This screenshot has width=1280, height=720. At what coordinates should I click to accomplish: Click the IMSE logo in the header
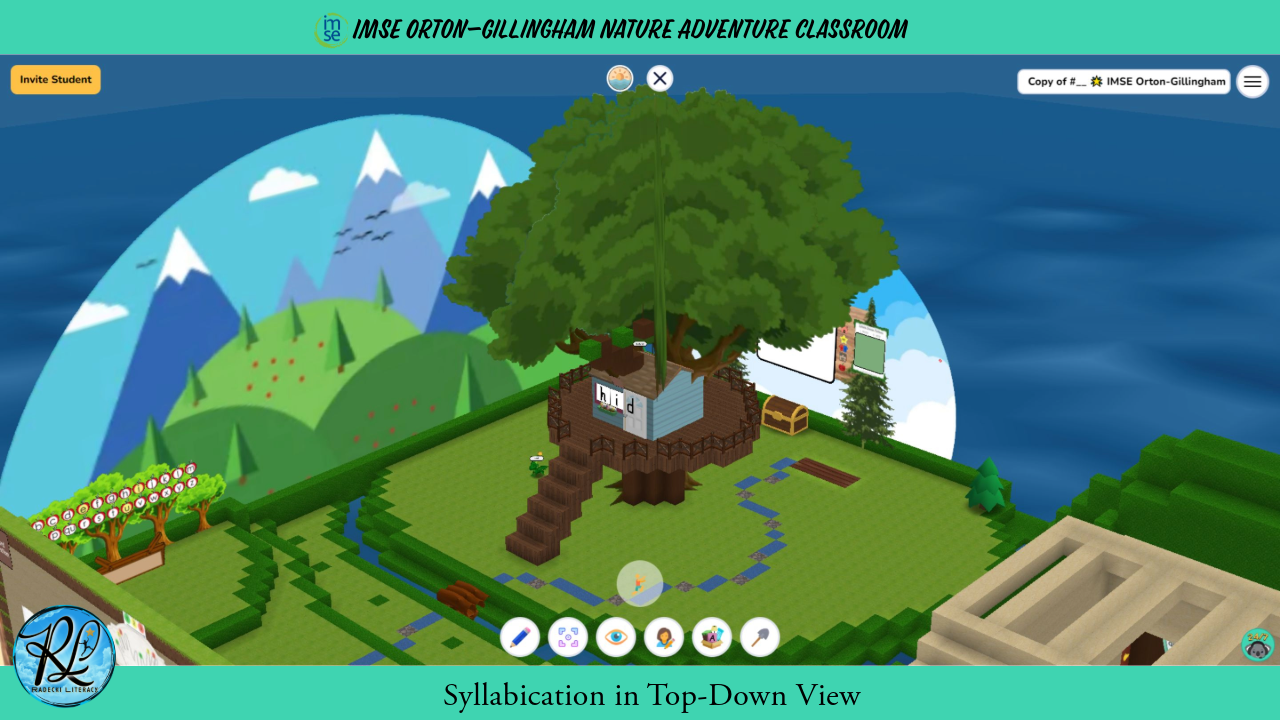(329, 29)
